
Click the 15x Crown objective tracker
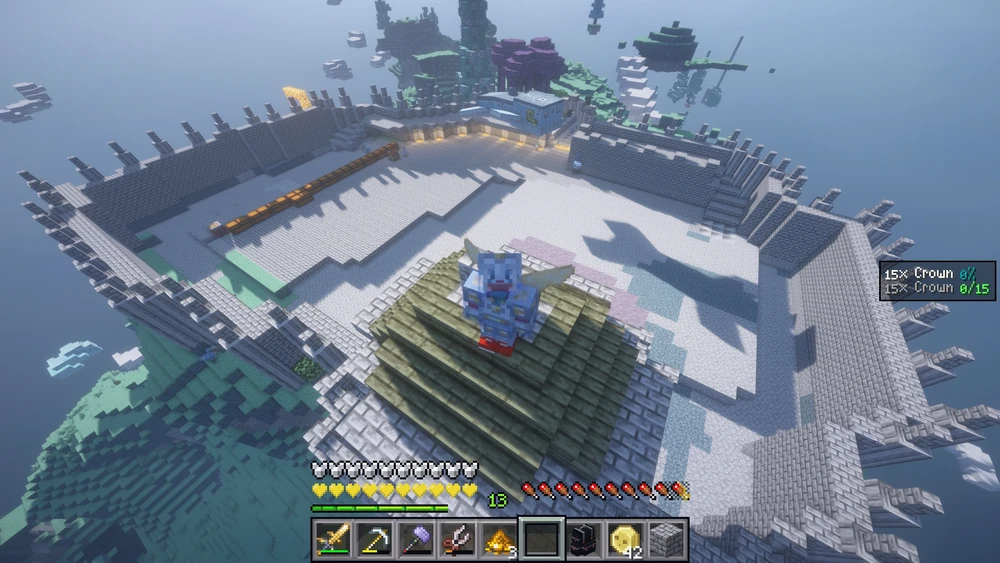(937, 280)
